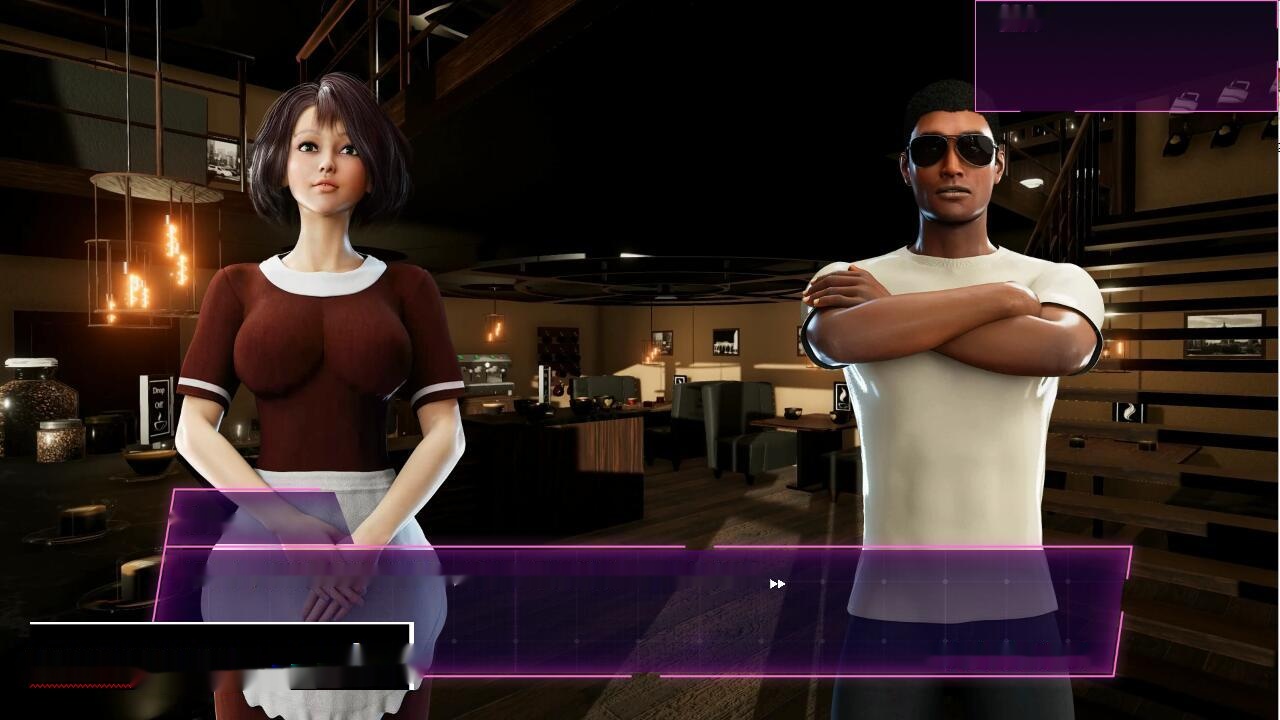Click the fast-forward skip icon

[x=777, y=584]
